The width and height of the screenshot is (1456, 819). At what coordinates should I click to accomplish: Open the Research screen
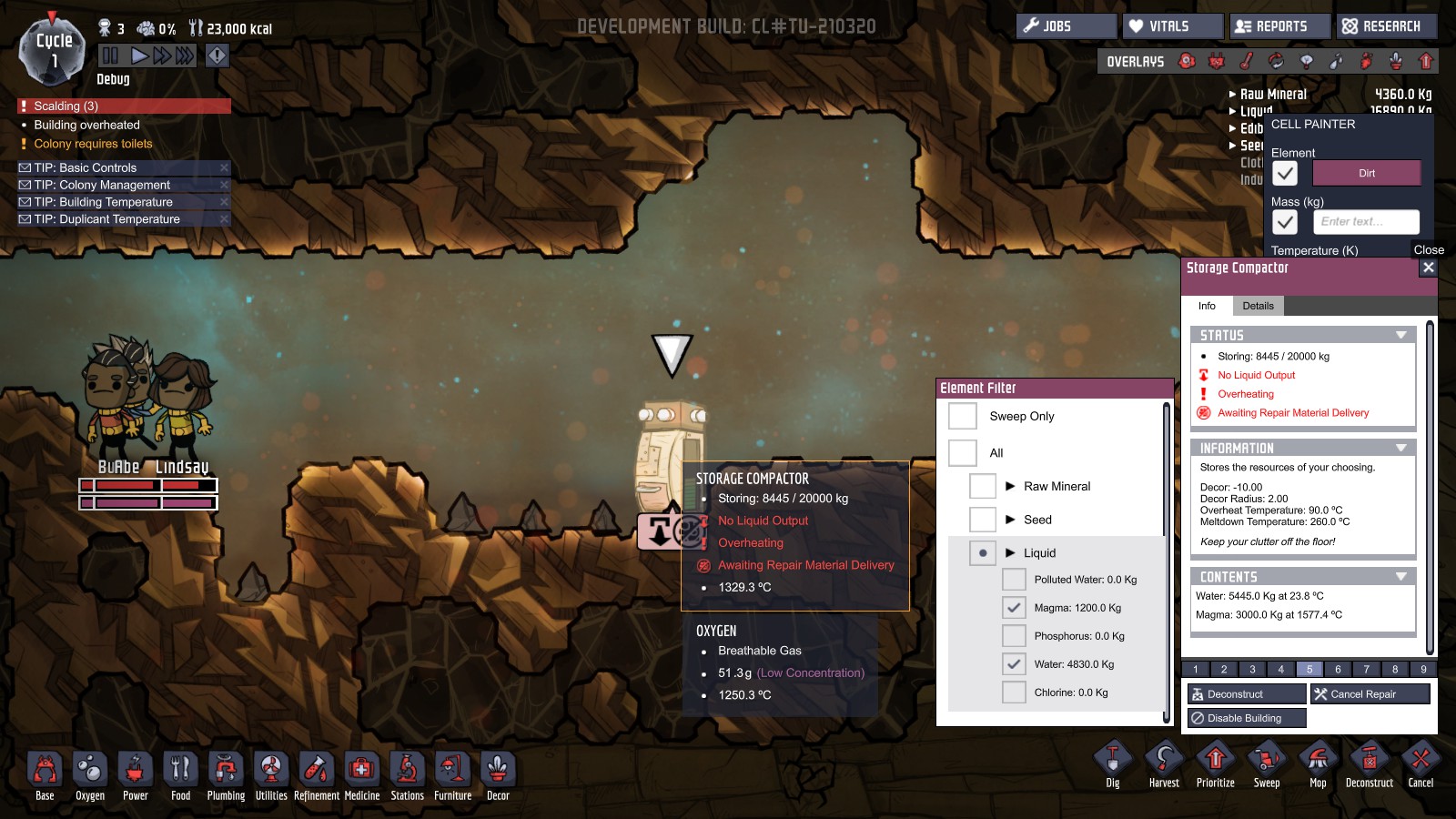click(1387, 26)
